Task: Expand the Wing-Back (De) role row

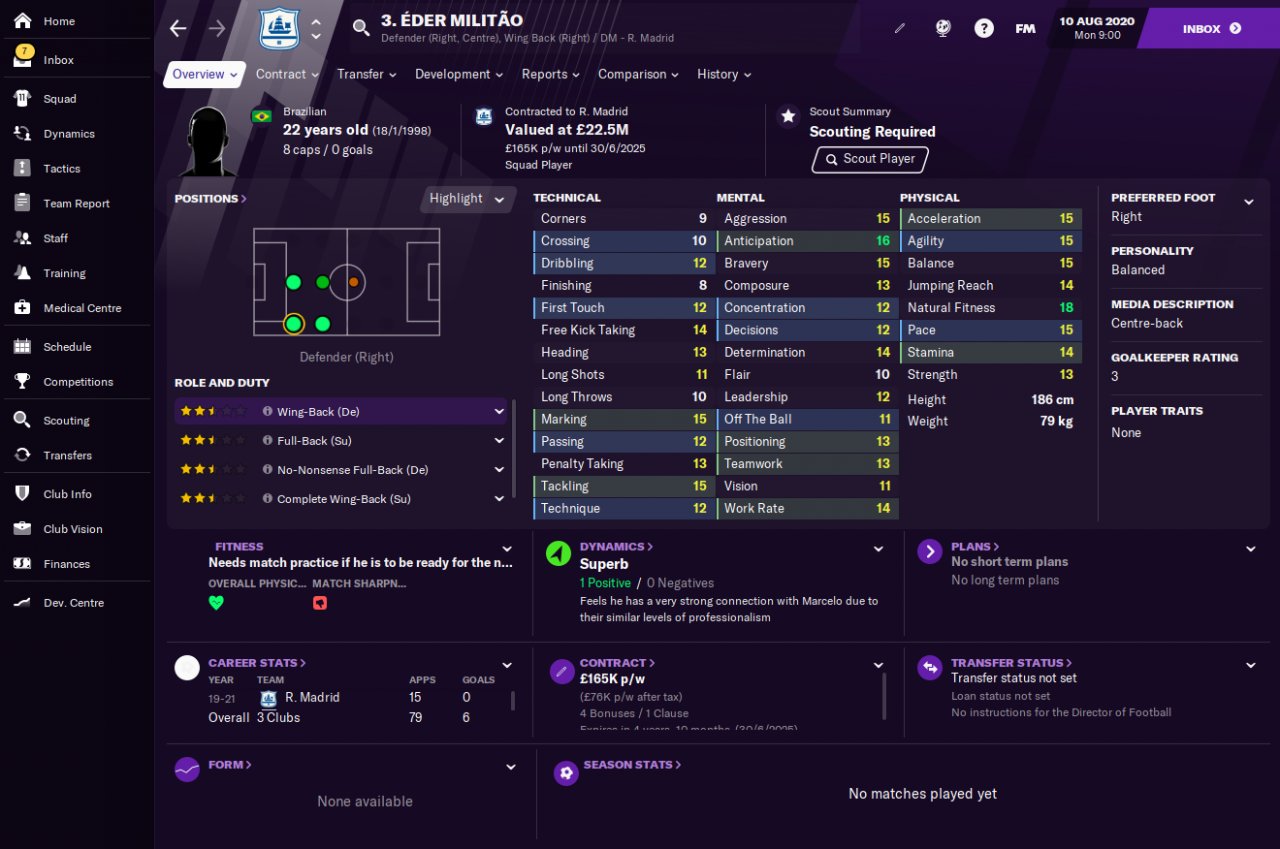Action: [x=499, y=411]
